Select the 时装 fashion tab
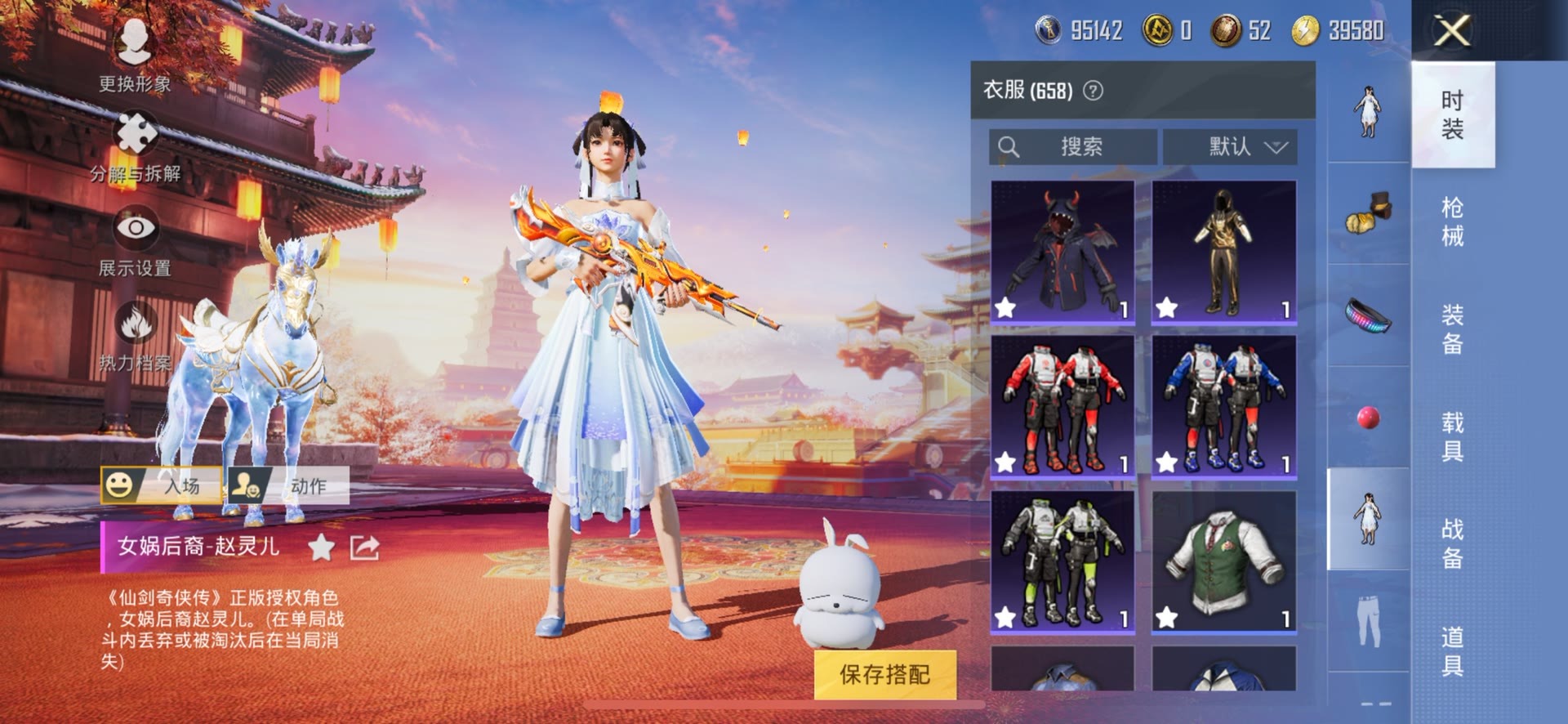1568x724 pixels. (x=1452, y=114)
